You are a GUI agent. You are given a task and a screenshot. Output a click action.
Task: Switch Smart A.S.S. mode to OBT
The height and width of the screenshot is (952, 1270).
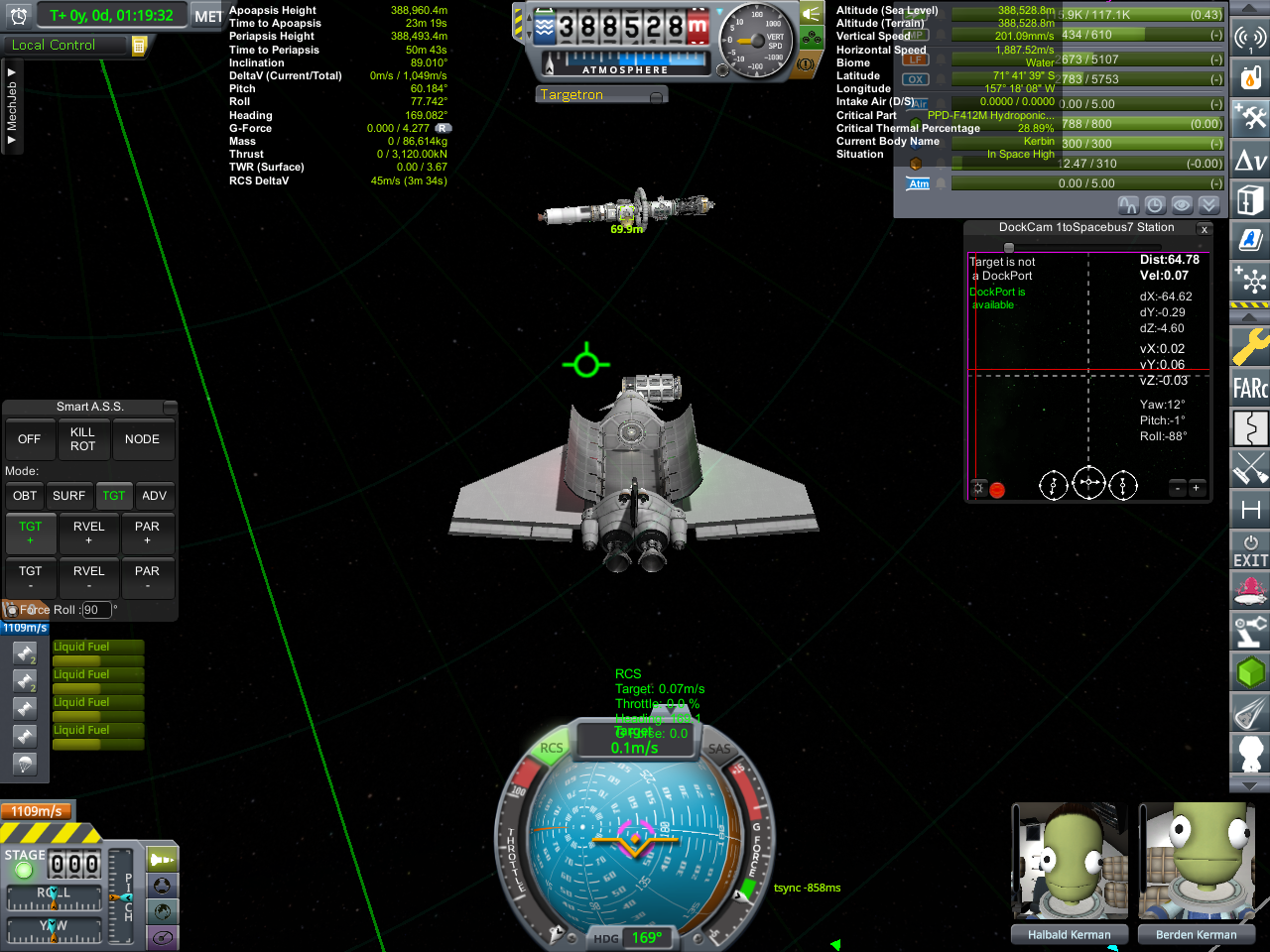click(x=25, y=496)
